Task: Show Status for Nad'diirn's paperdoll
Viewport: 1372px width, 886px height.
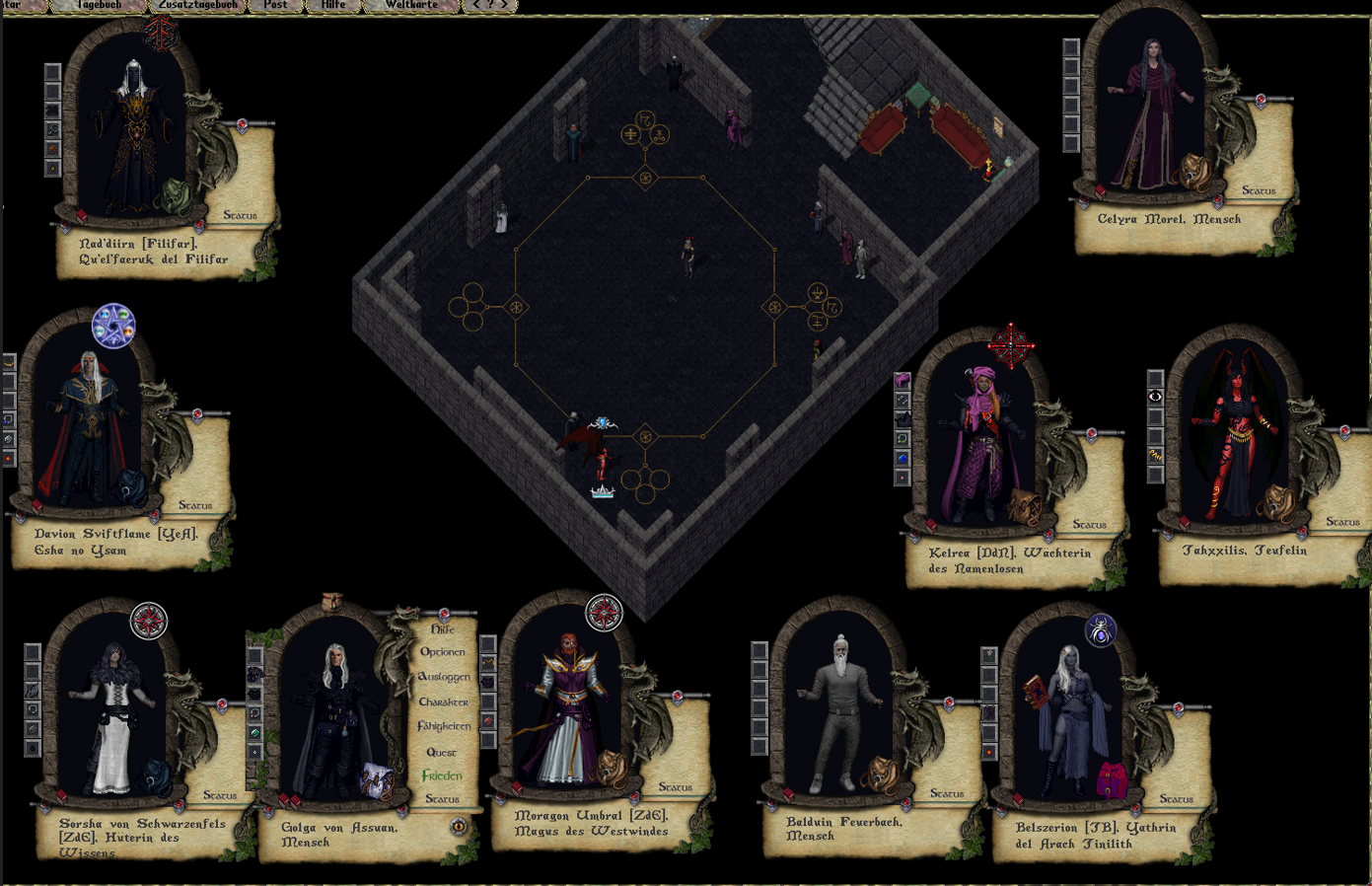Action: coord(240,215)
